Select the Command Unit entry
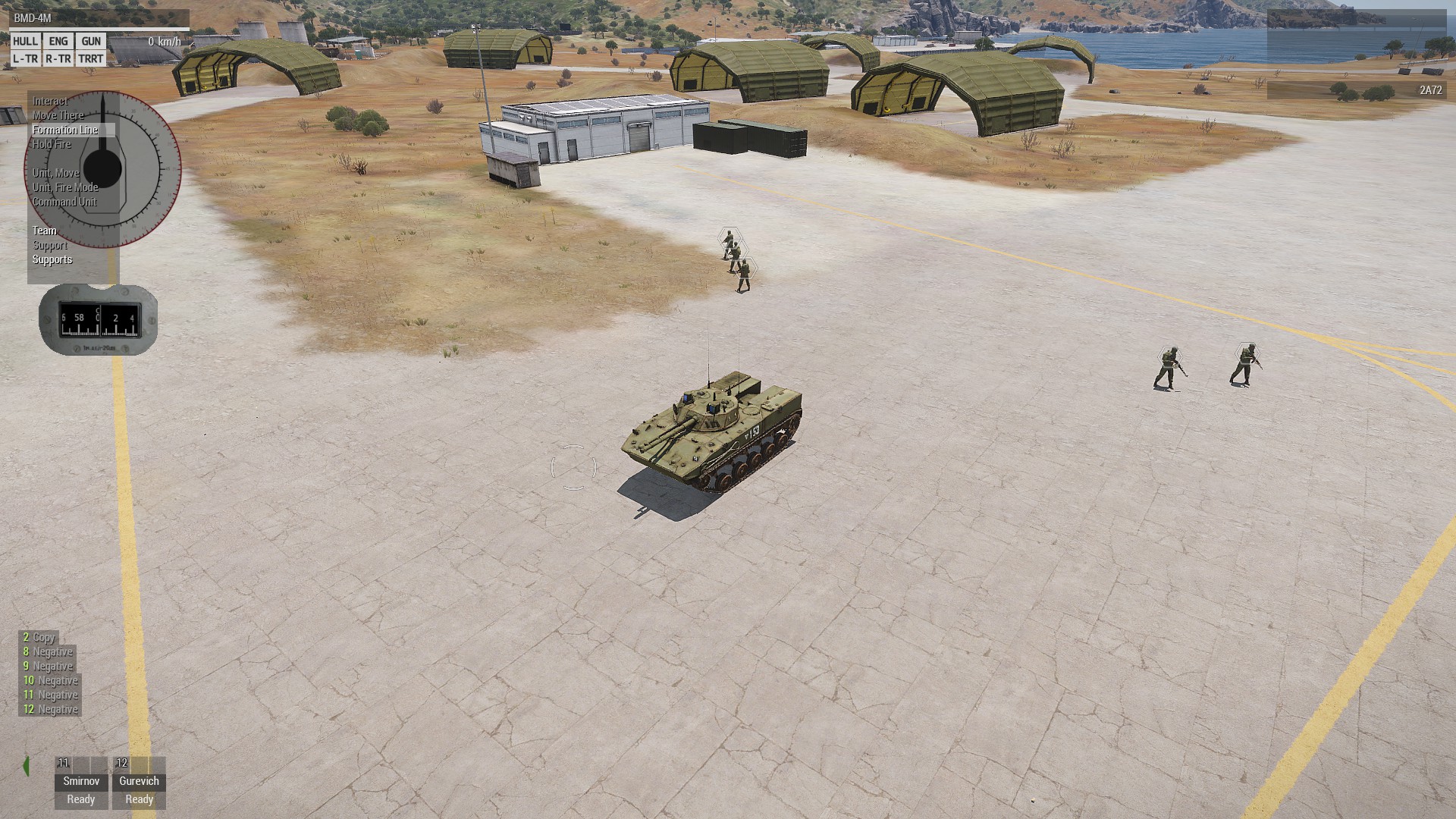Screen dimensions: 1456x819 click(x=64, y=202)
